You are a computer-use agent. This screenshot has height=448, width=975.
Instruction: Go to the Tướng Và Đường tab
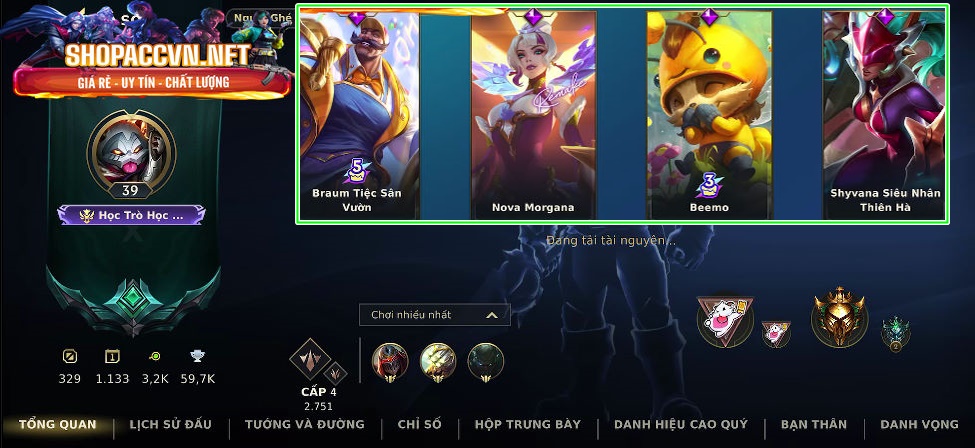click(x=305, y=425)
